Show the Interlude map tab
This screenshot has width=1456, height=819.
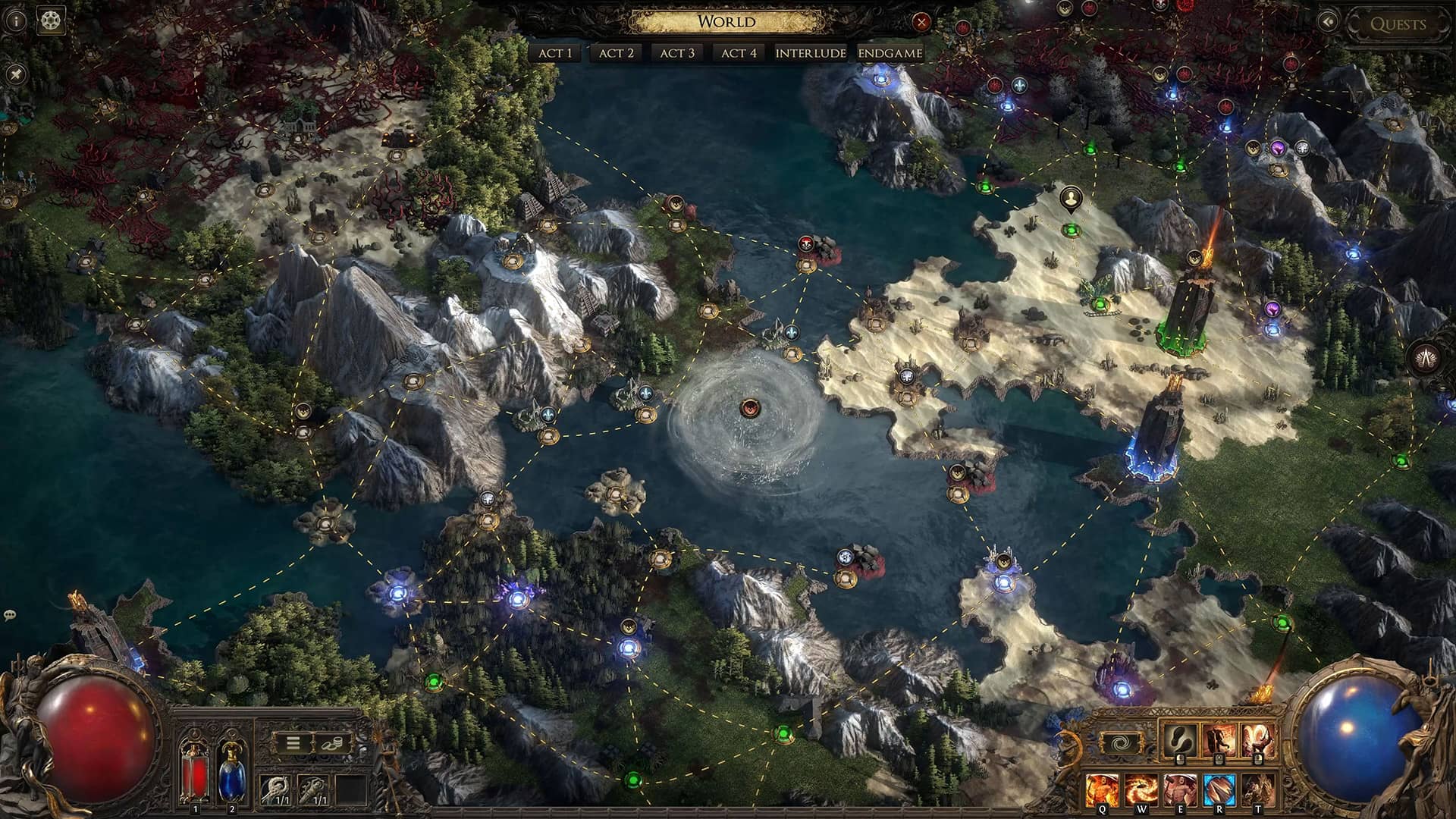811,53
